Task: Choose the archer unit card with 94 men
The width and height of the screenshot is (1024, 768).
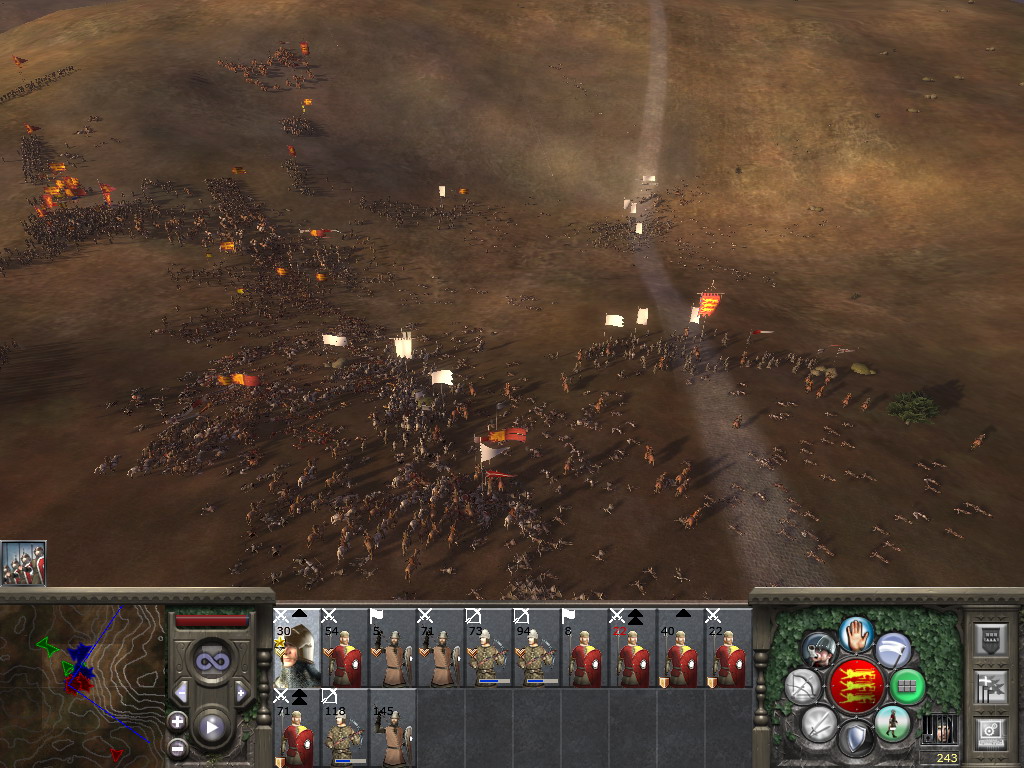Action: point(537,648)
